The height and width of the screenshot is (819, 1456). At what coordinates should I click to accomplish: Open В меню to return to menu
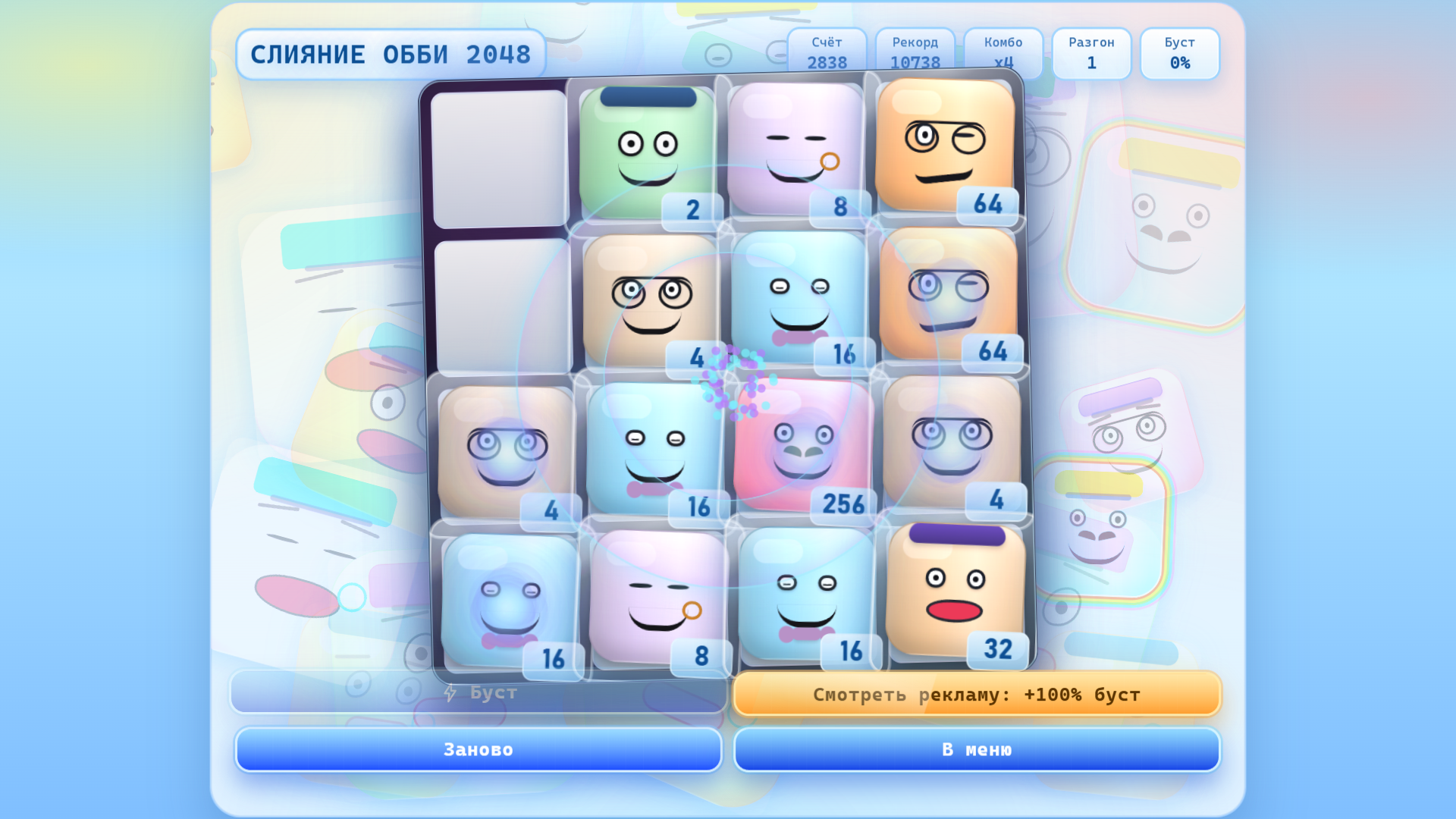tap(976, 749)
